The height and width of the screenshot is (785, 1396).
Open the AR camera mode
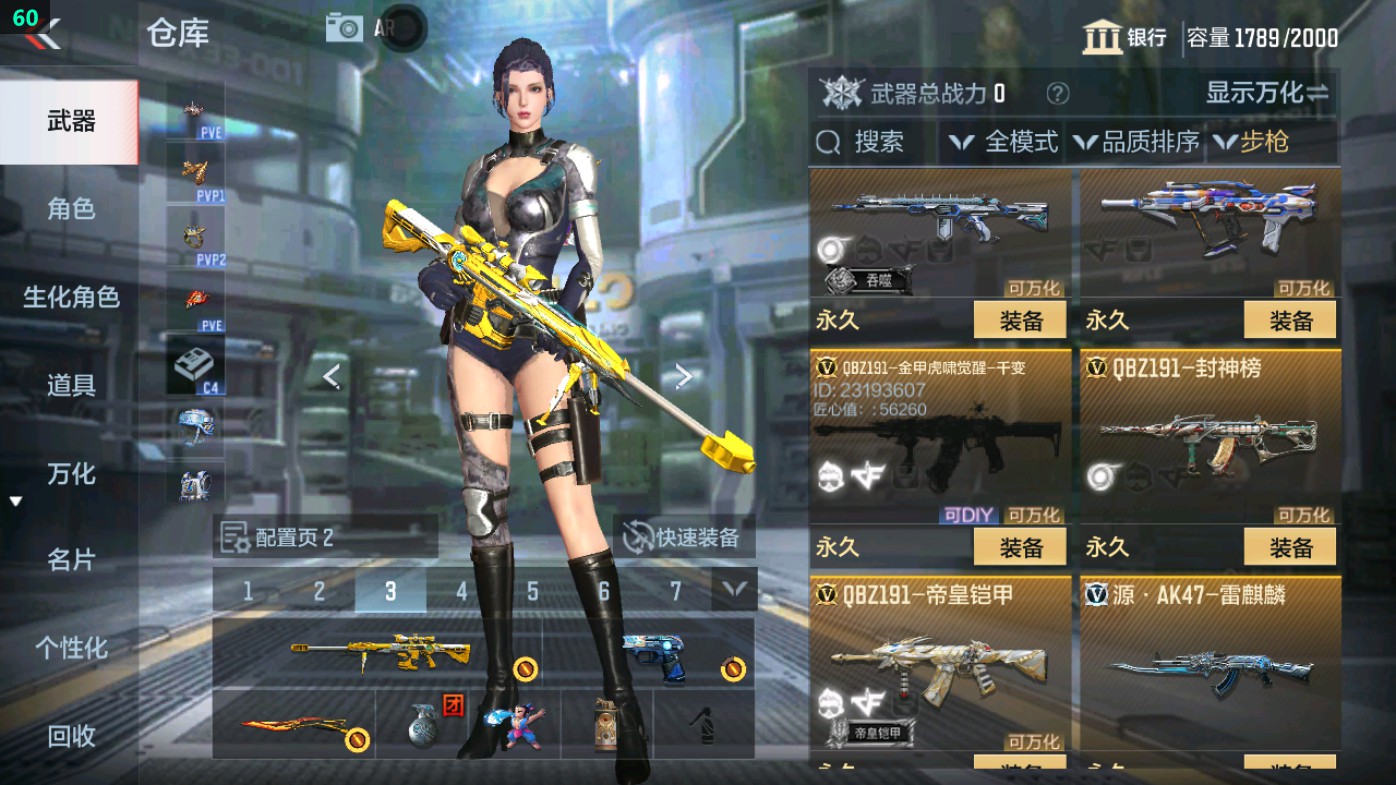point(345,27)
